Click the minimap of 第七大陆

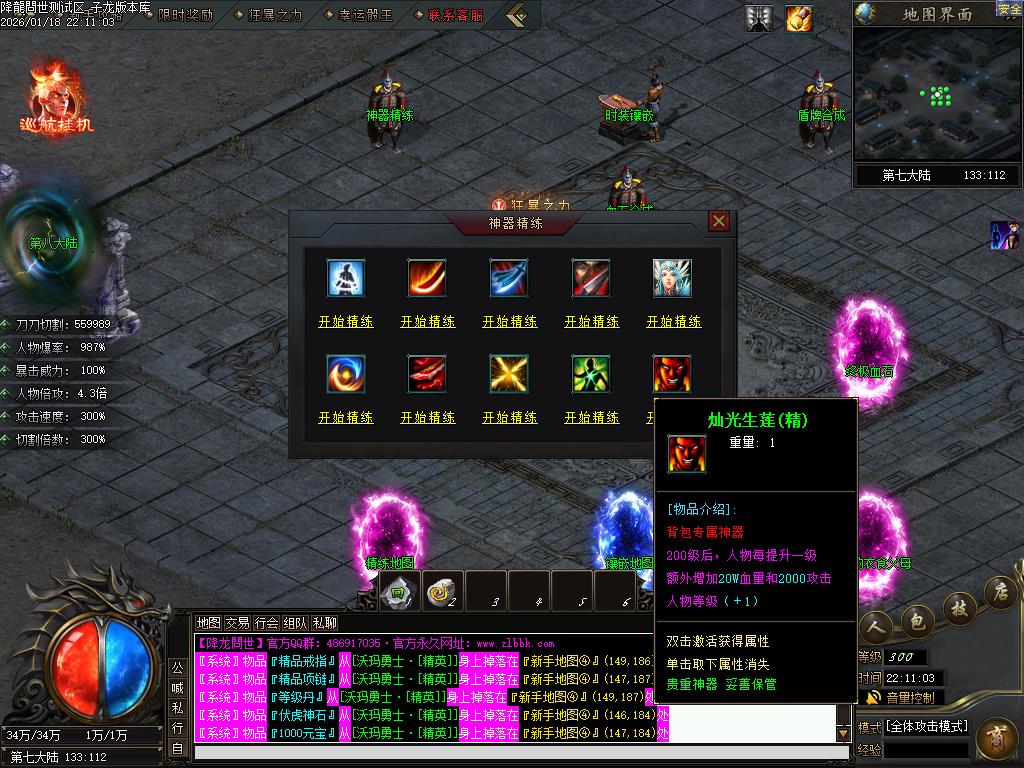(937, 95)
